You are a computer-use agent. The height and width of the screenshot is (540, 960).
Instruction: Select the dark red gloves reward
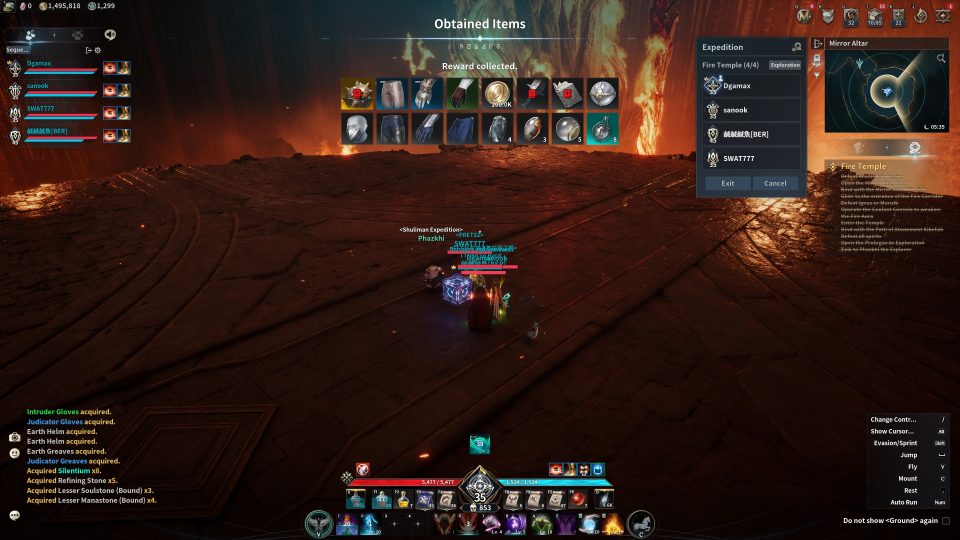[x=462, y=93]
